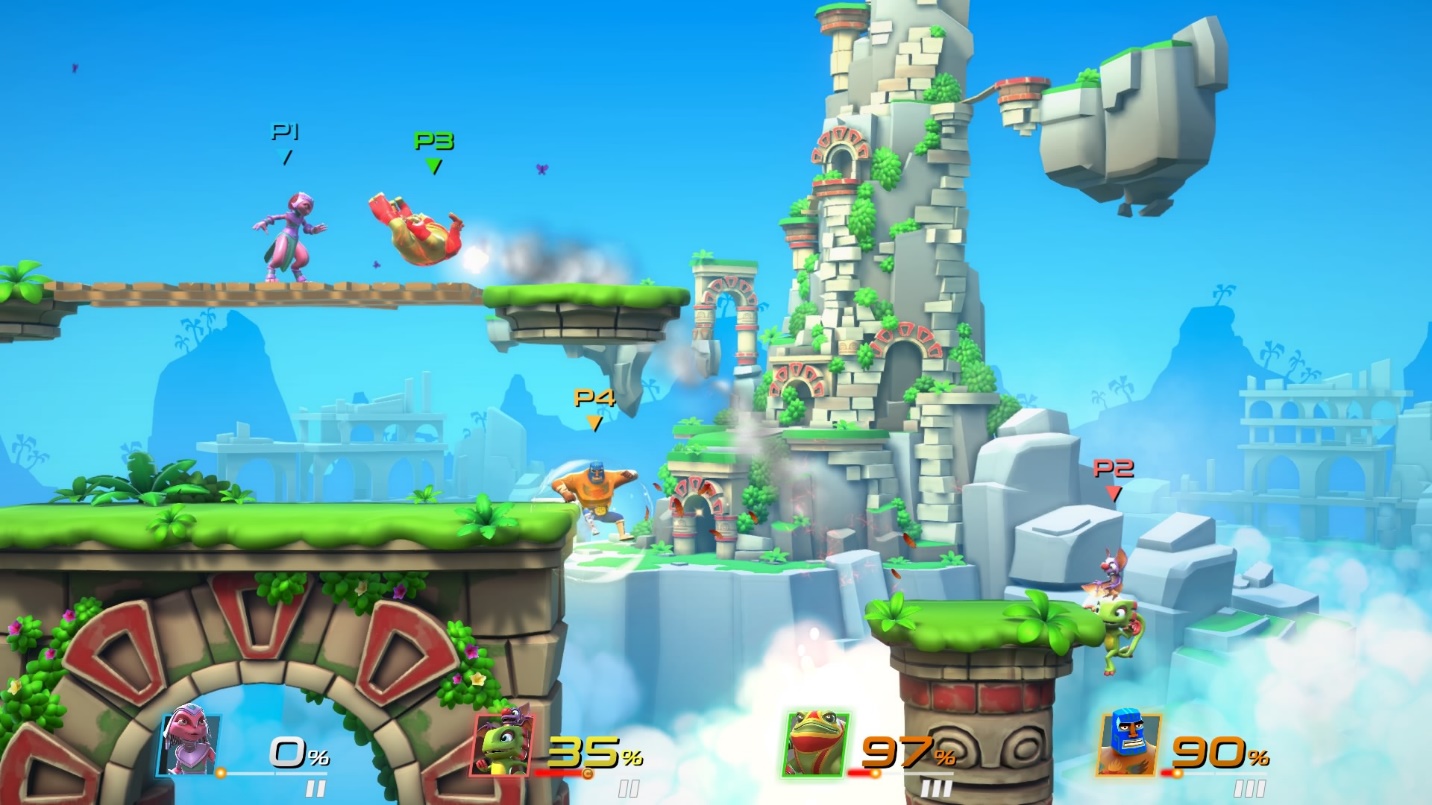Image resolution: width=1432 pixels, height=805 pixels.
Task: Select the blue luchador portrait
Action: pyautogui.click(x=1128, y=744)
